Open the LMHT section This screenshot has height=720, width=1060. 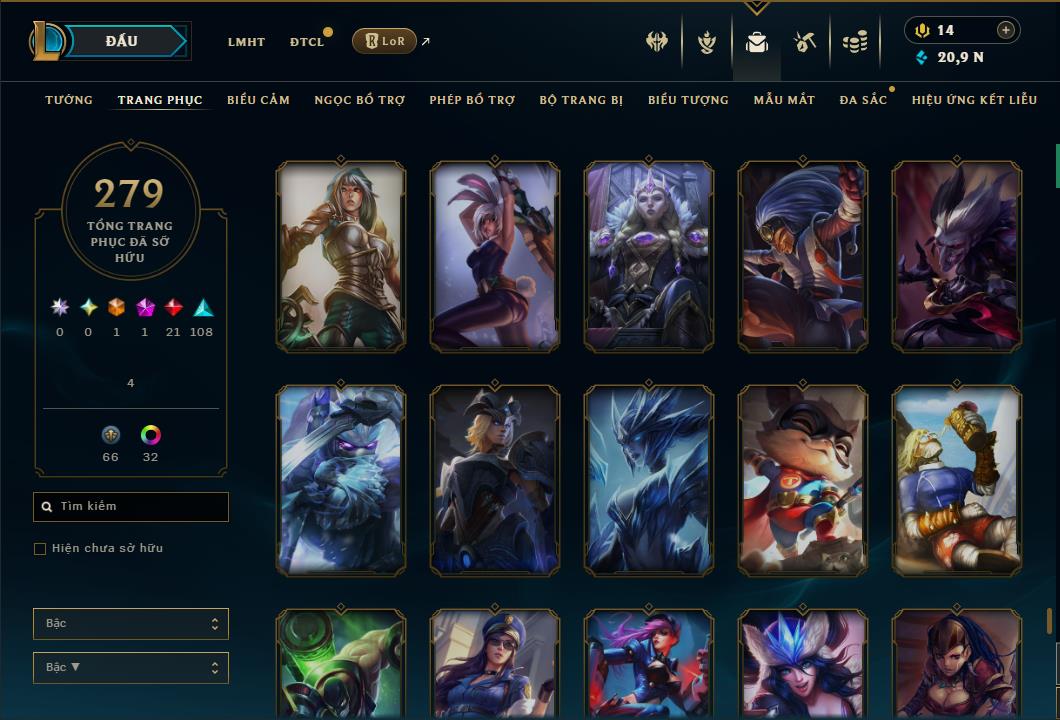coord(246,42)
